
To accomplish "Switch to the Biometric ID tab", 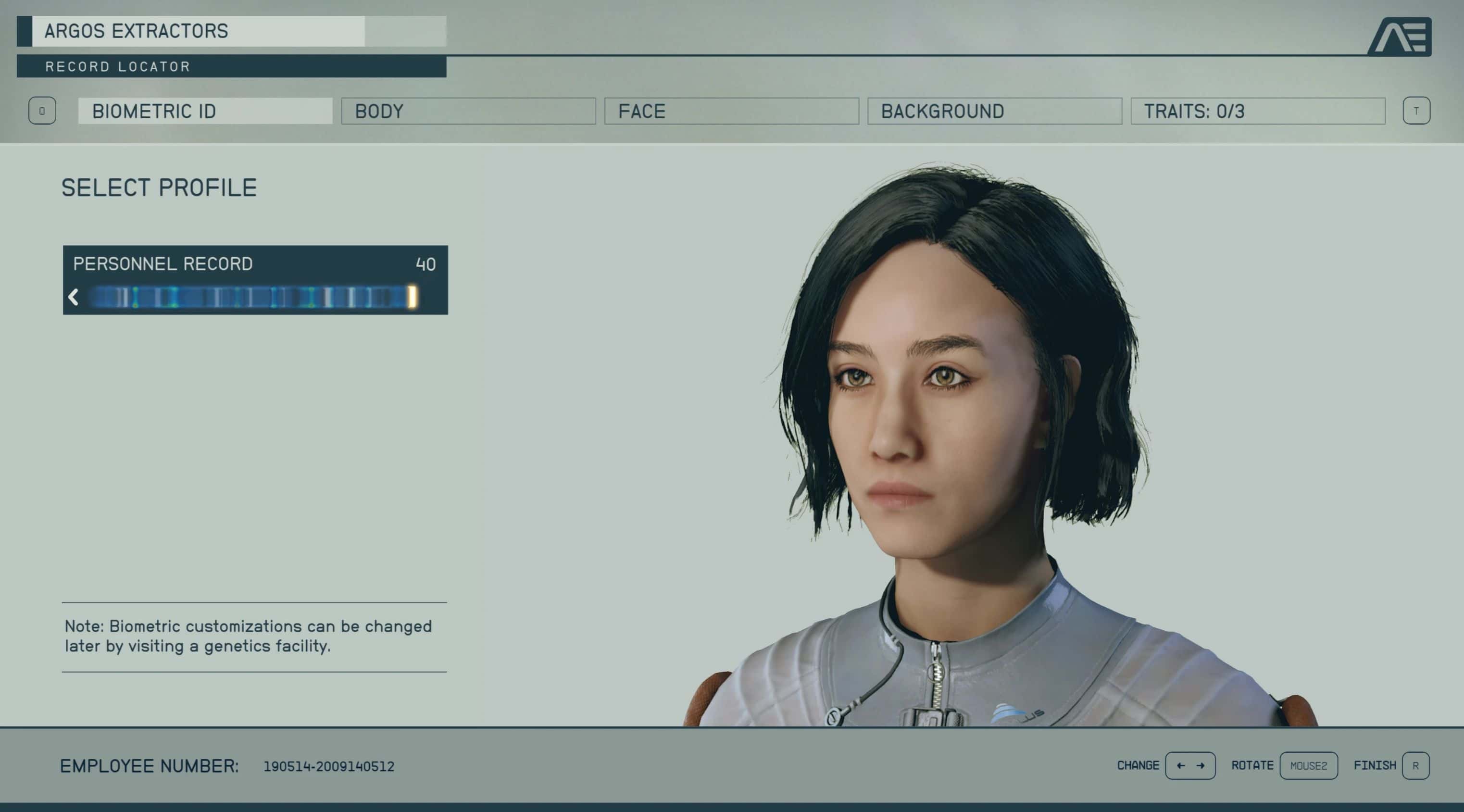I will tap(205, 112).
